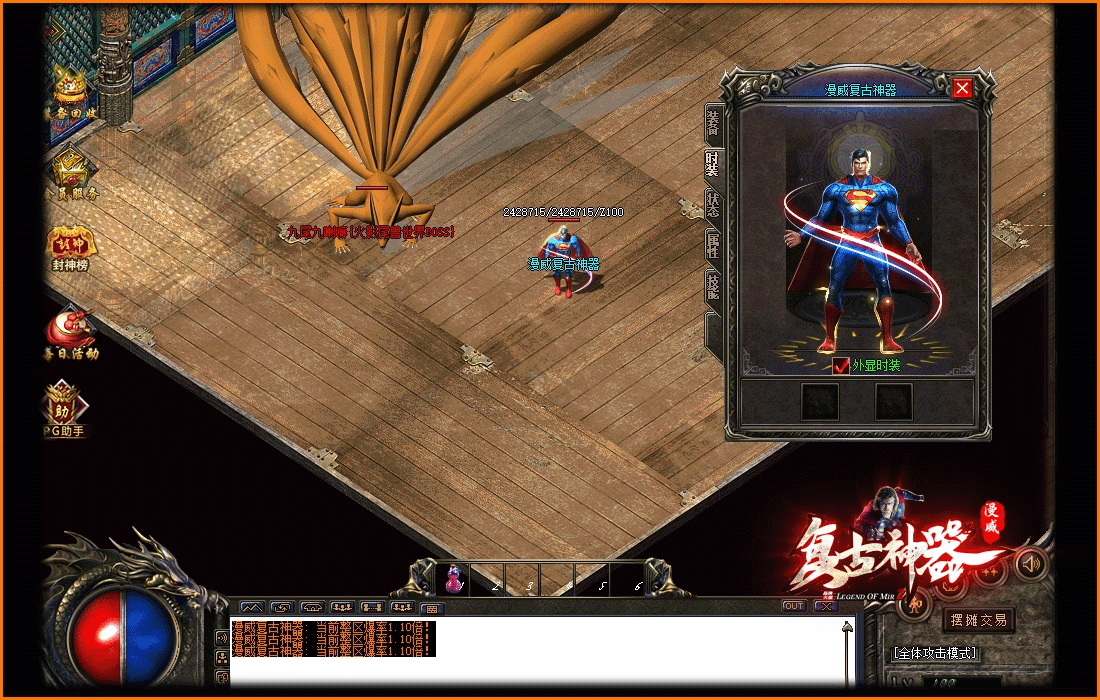Close the chat window with its X button

[x=825, y=606]
